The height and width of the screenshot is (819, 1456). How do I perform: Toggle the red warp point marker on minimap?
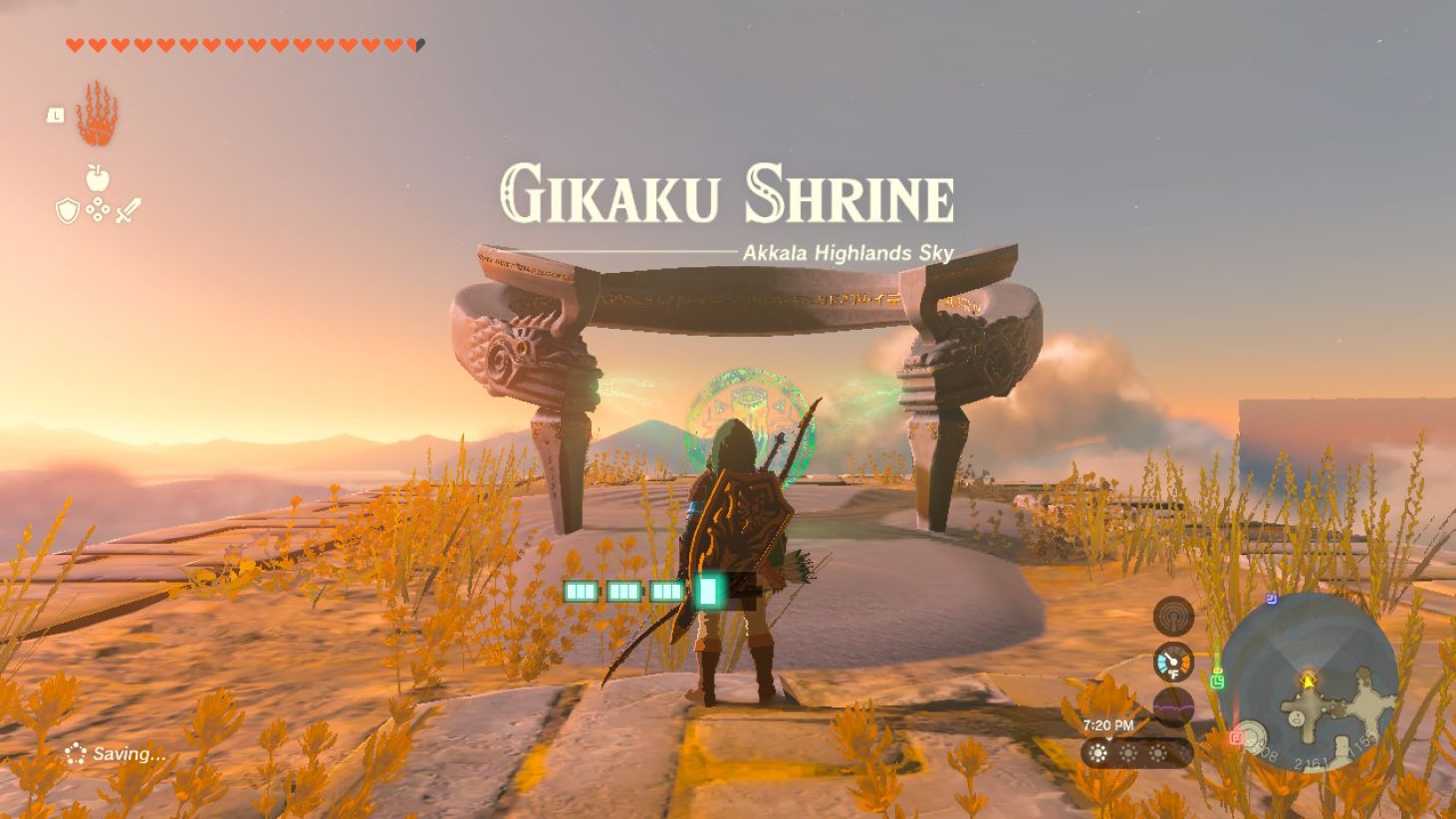(x=1237, y=737)
